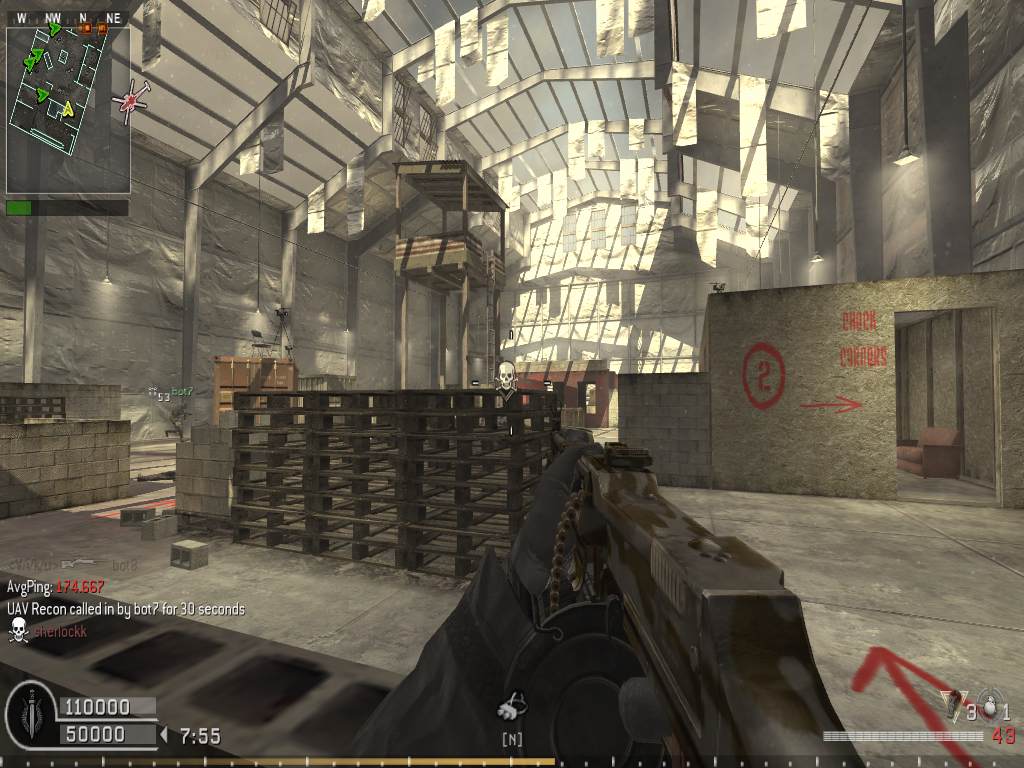The width and height of the screenshot is (1024, 768).
Task: Click the yellow player arrow on minimap
Action: pyautogui.click(x=68, y=109)
